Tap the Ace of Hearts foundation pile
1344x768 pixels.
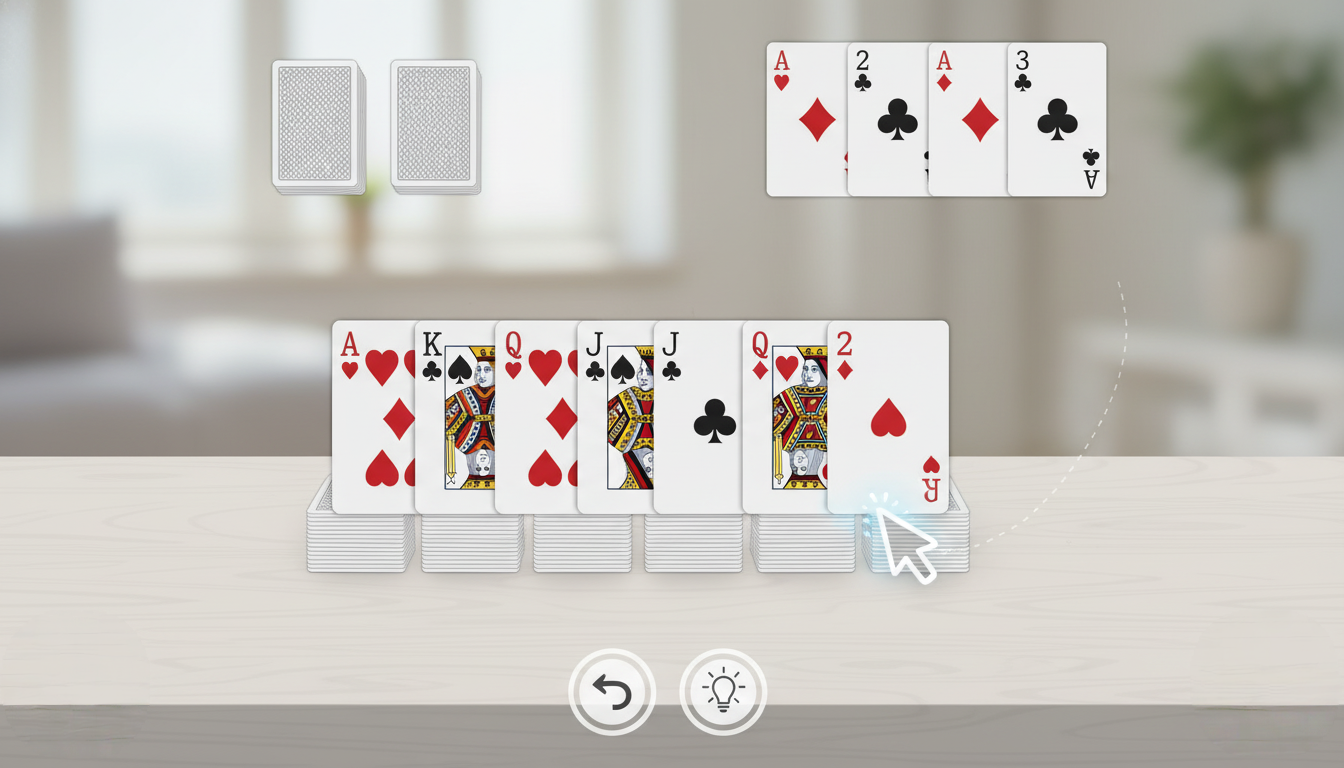pos(805,120)
